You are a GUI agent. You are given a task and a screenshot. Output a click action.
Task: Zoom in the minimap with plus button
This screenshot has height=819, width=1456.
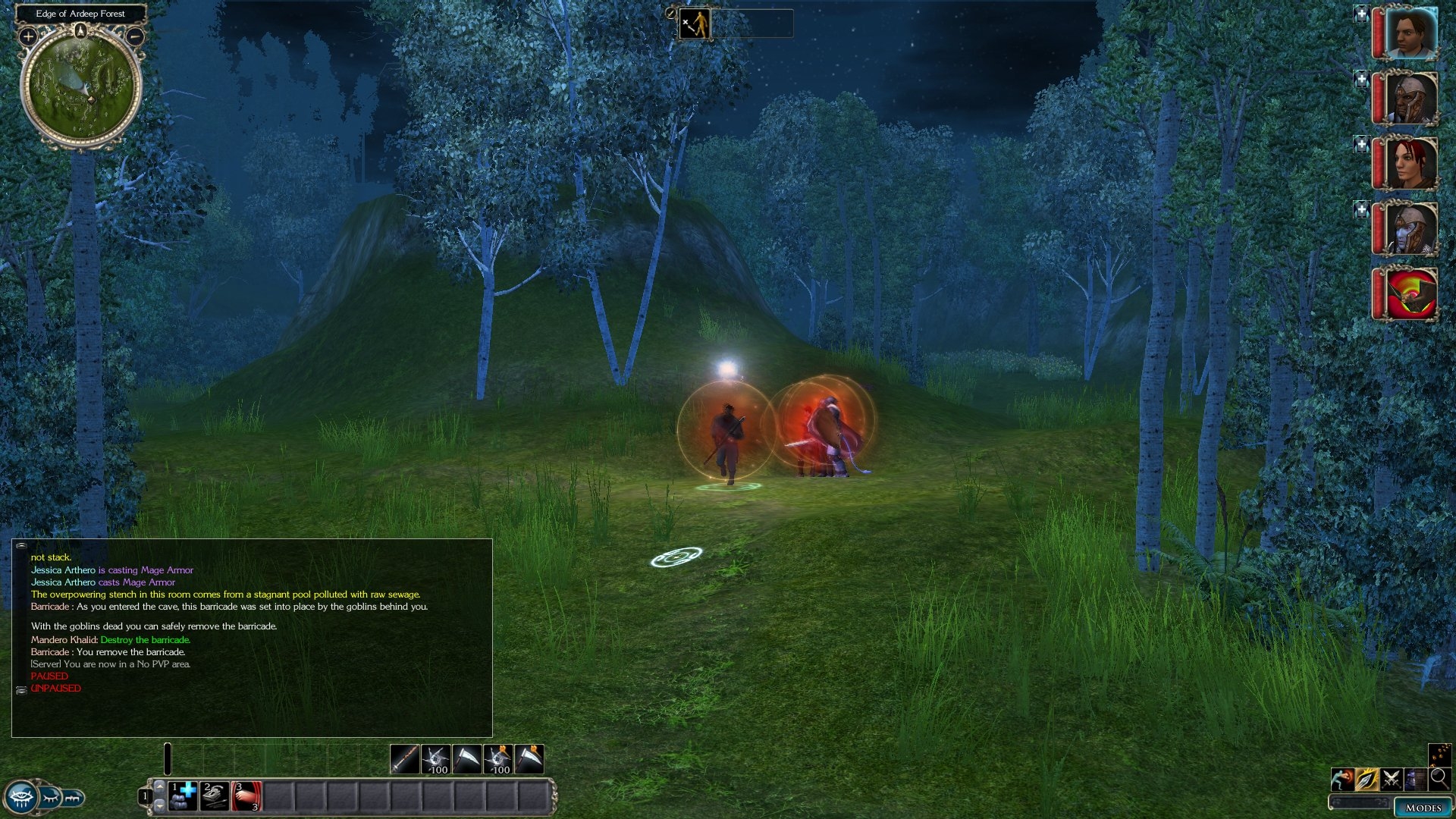(28, 36)
